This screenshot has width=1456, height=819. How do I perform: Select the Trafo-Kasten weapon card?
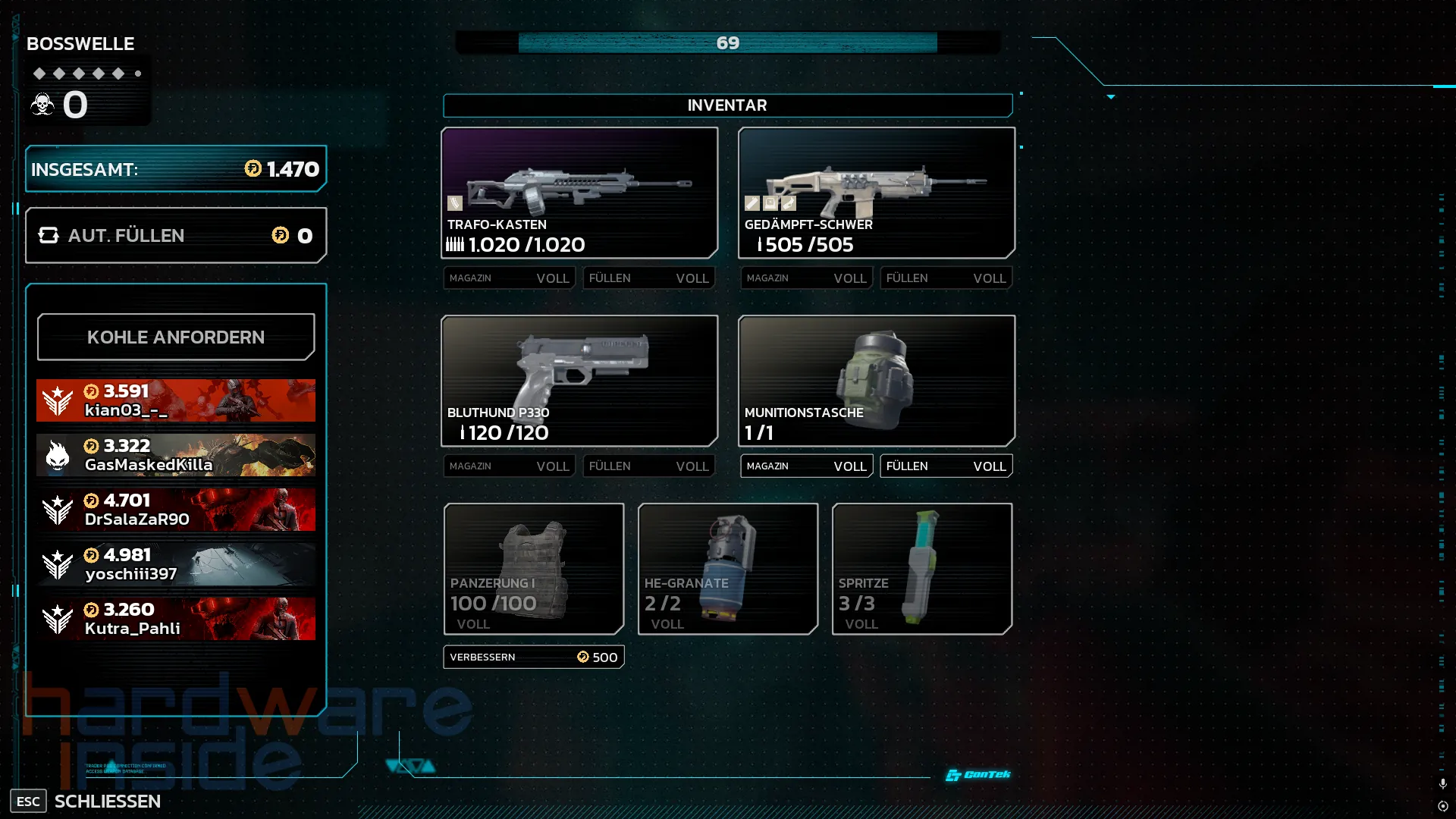579,193
